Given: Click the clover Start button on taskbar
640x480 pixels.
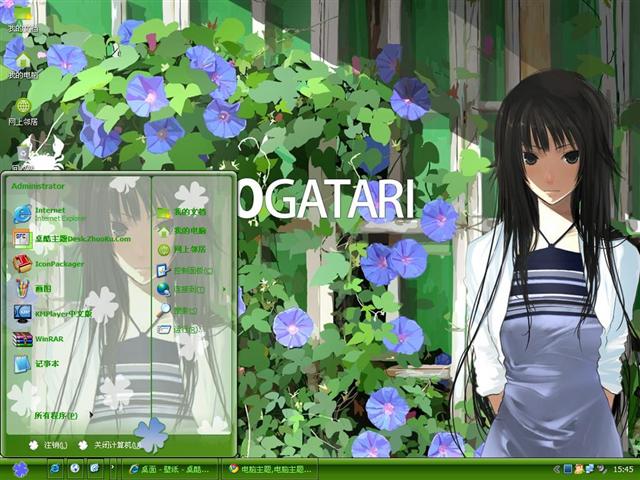Looking at the screenshot, I should (20, 468).
